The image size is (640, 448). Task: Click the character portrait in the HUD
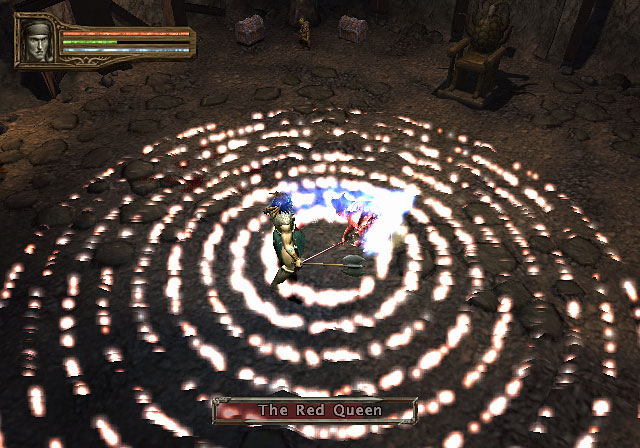tap(39, 42)
